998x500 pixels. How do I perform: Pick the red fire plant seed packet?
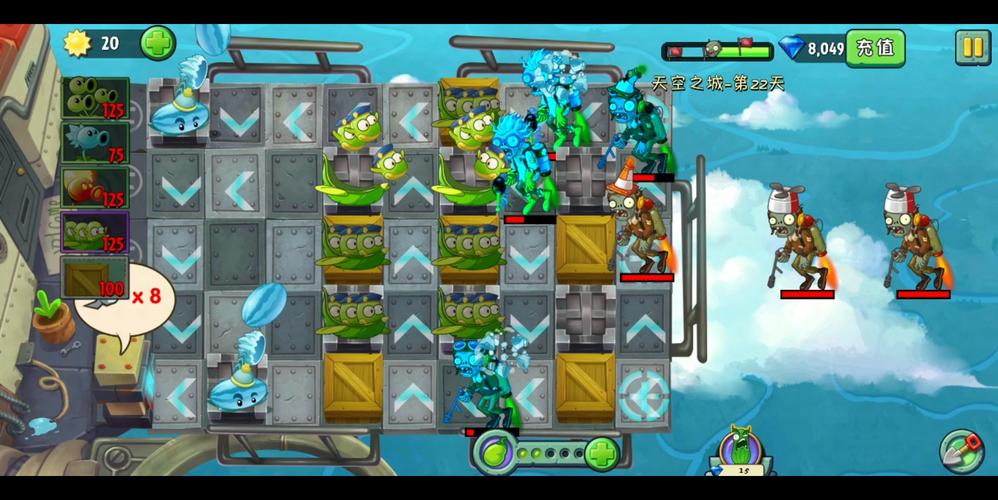(x=95, y=187)
